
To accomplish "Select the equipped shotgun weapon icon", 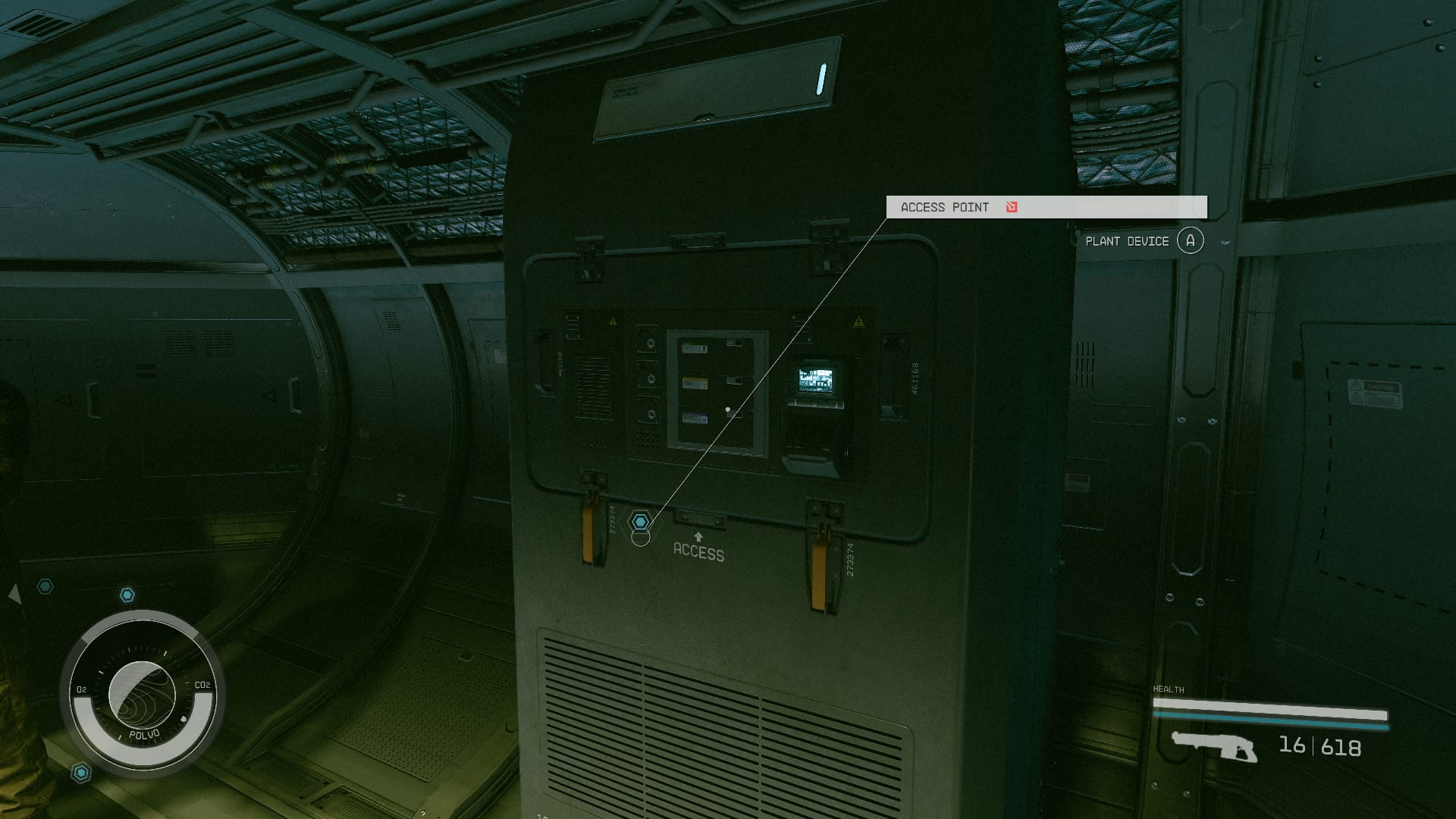I will (x=1213, y=746).
